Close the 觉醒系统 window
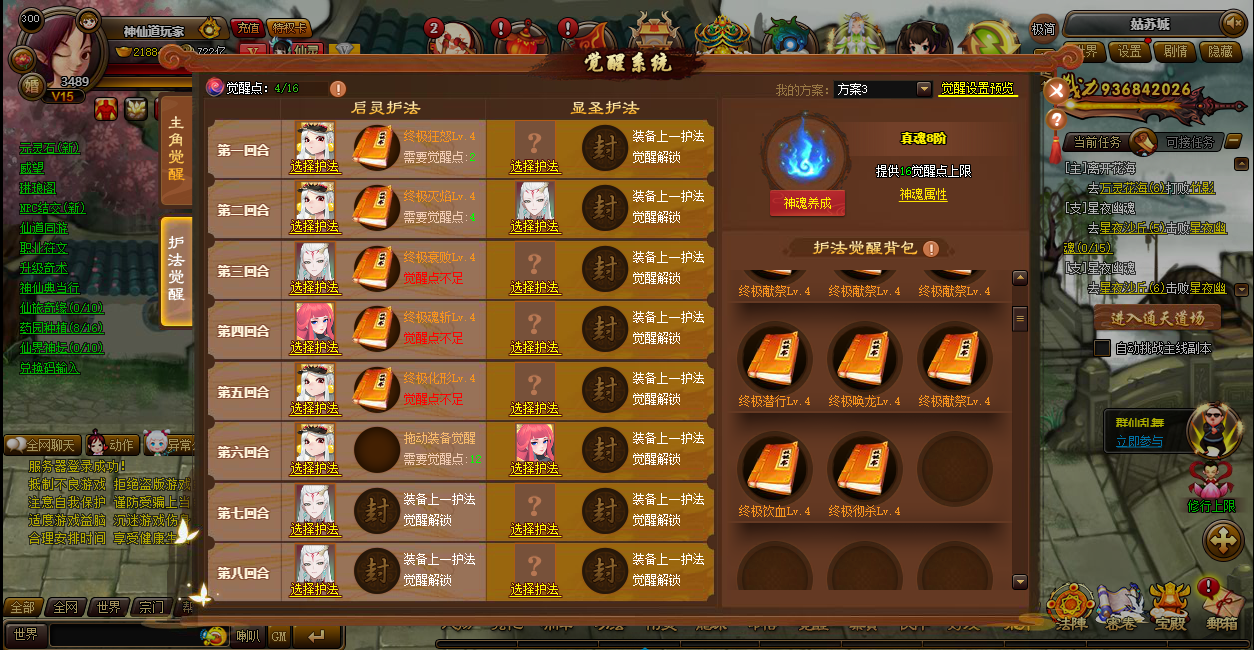The width and height of the screenshot is (1254, 650). click(x=1056, y=91)
